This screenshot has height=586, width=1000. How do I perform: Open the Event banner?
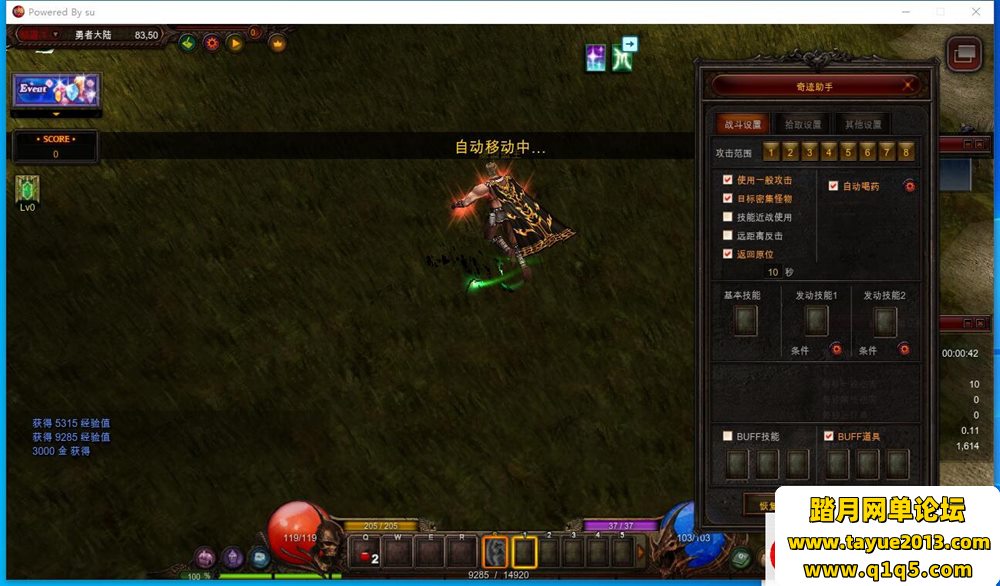(56, 89)
